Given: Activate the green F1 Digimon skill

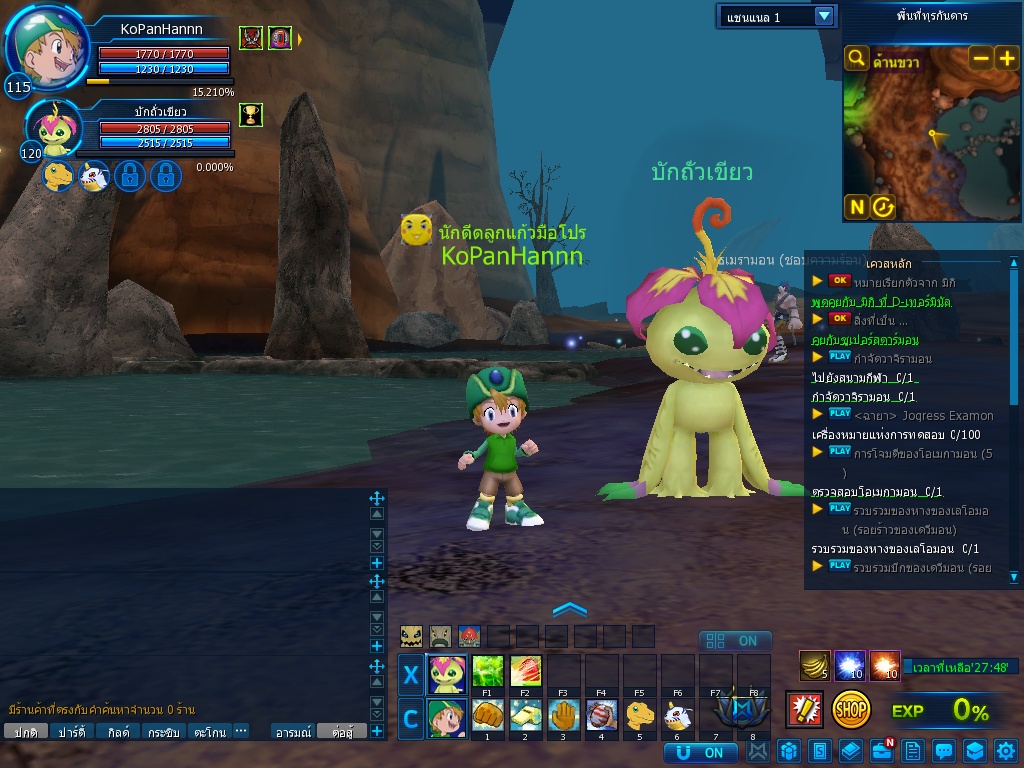Looking at the screenshot, I should click(x=487, y=670).
